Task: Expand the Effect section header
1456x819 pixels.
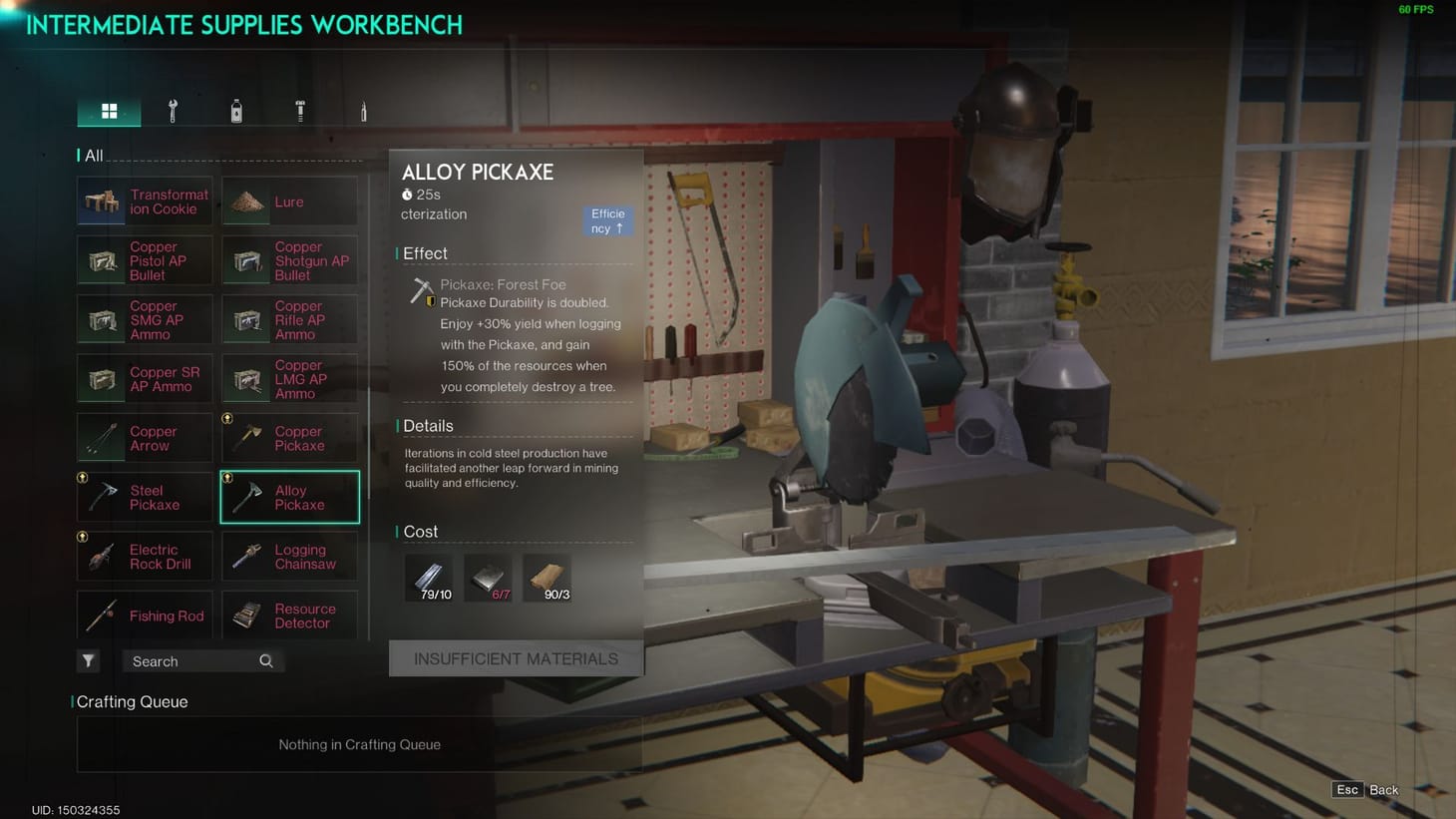Action: coord(424,252)
